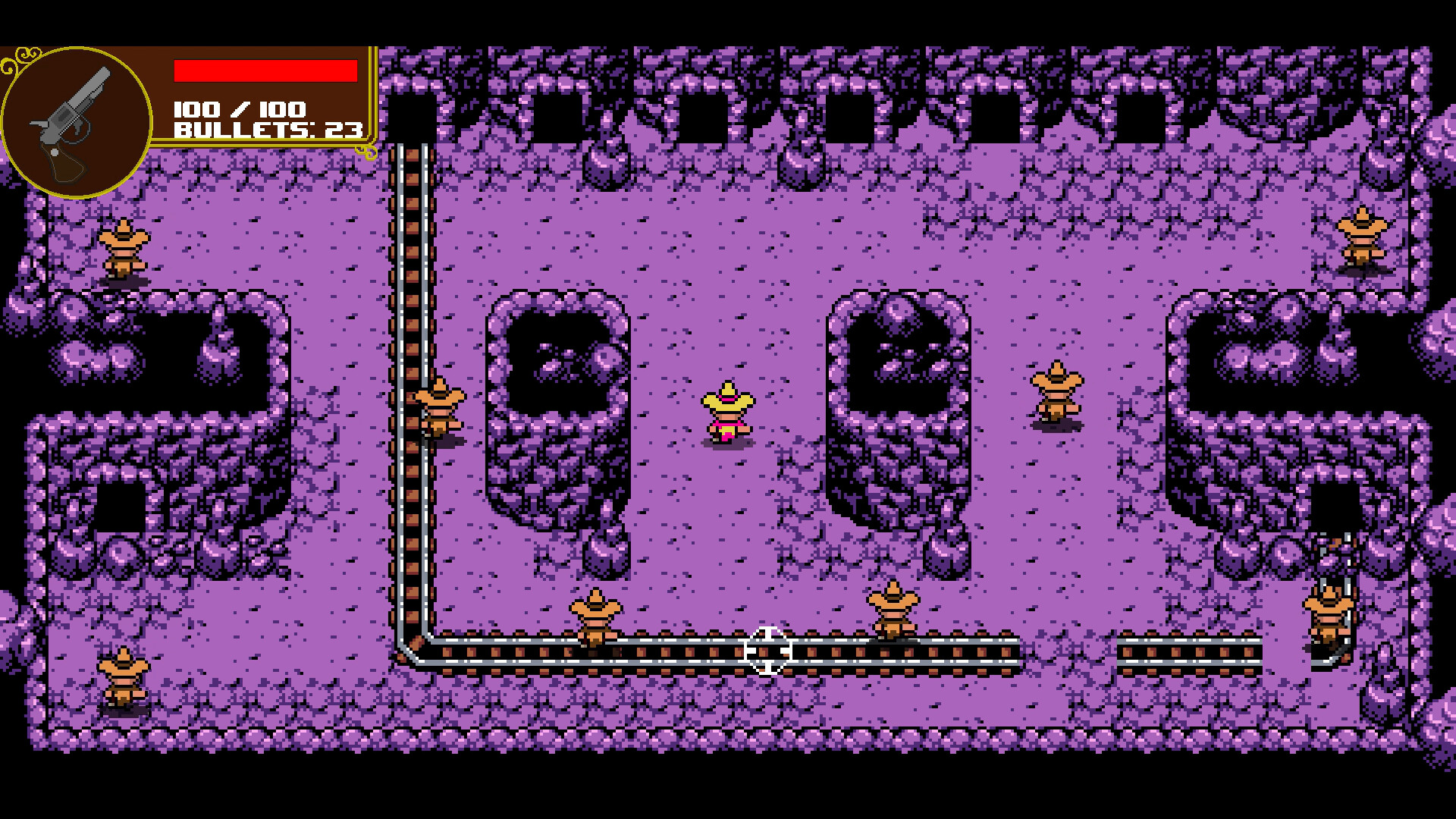Click the red health bar
The image size is (1456, 819).
(x=265, y=71)
